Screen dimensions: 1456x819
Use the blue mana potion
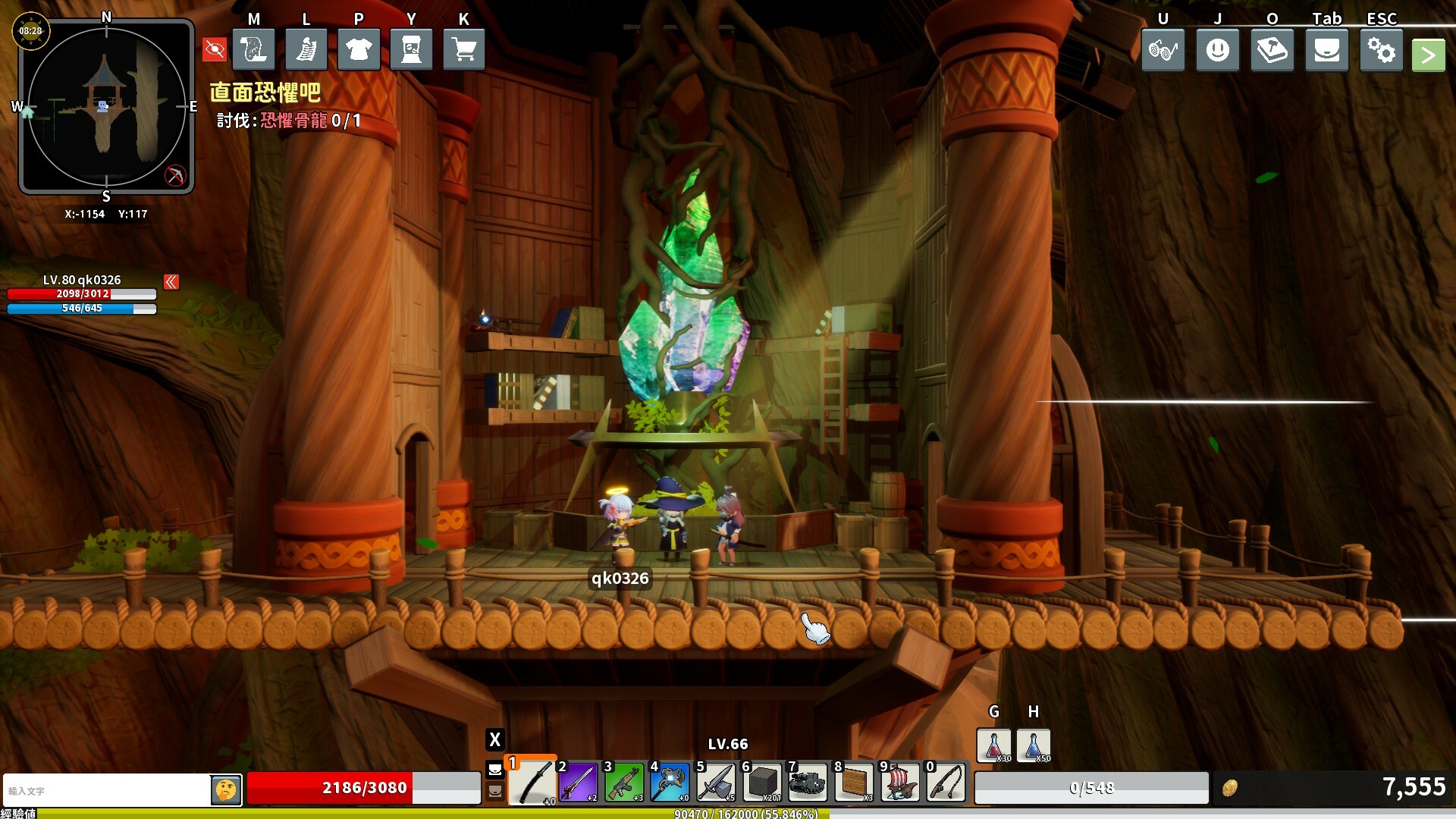(1033, 745)
